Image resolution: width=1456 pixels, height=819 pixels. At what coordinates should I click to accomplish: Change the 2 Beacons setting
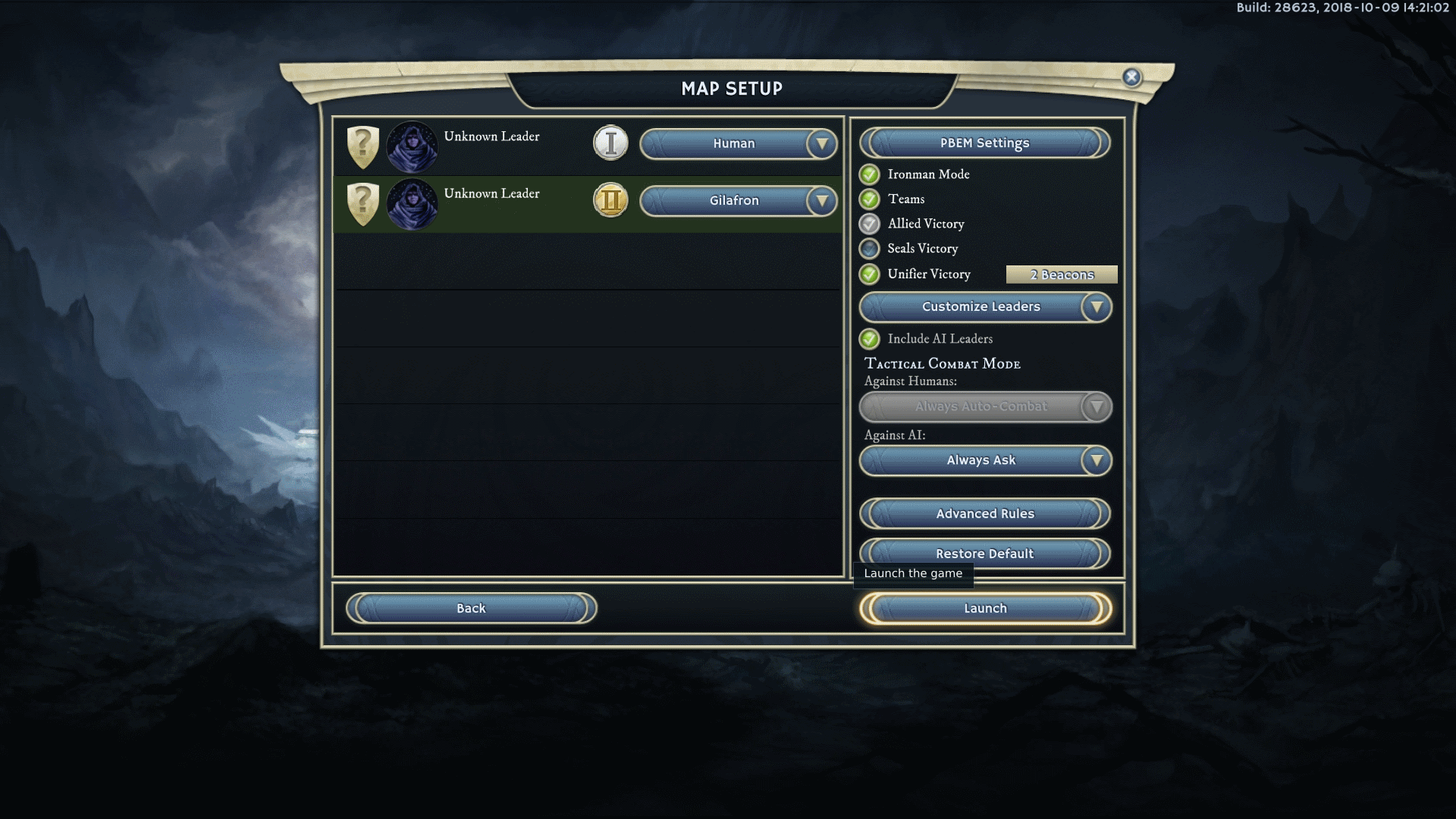[1061, 275]
